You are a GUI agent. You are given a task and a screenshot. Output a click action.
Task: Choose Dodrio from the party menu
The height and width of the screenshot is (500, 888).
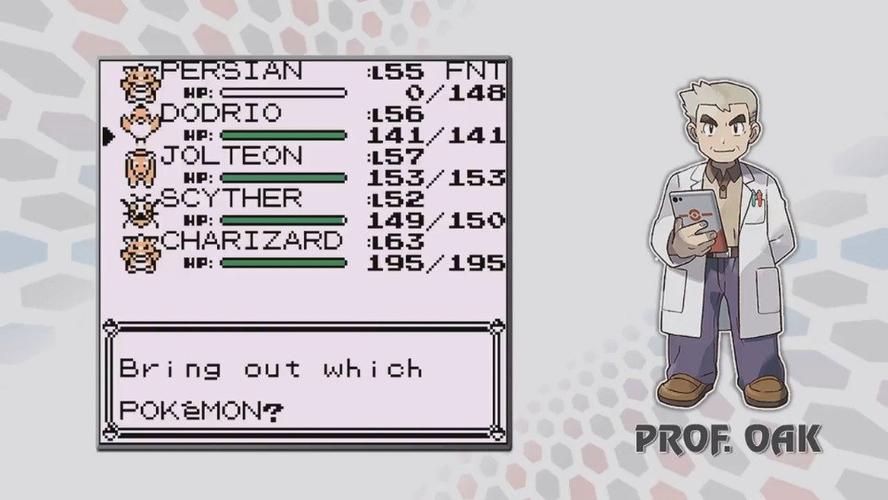(x=221, y=113)
